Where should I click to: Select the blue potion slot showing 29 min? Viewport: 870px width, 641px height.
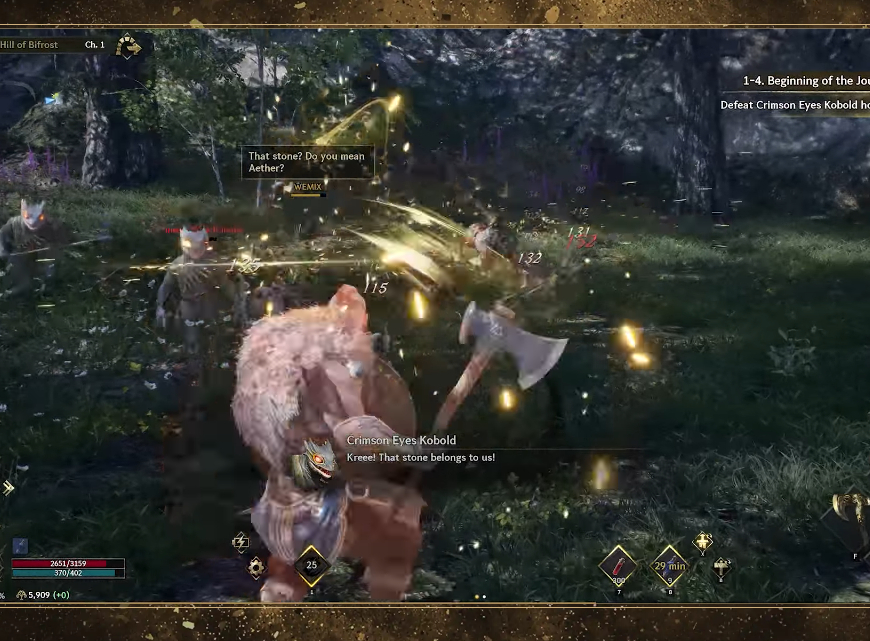pos(668,566)
